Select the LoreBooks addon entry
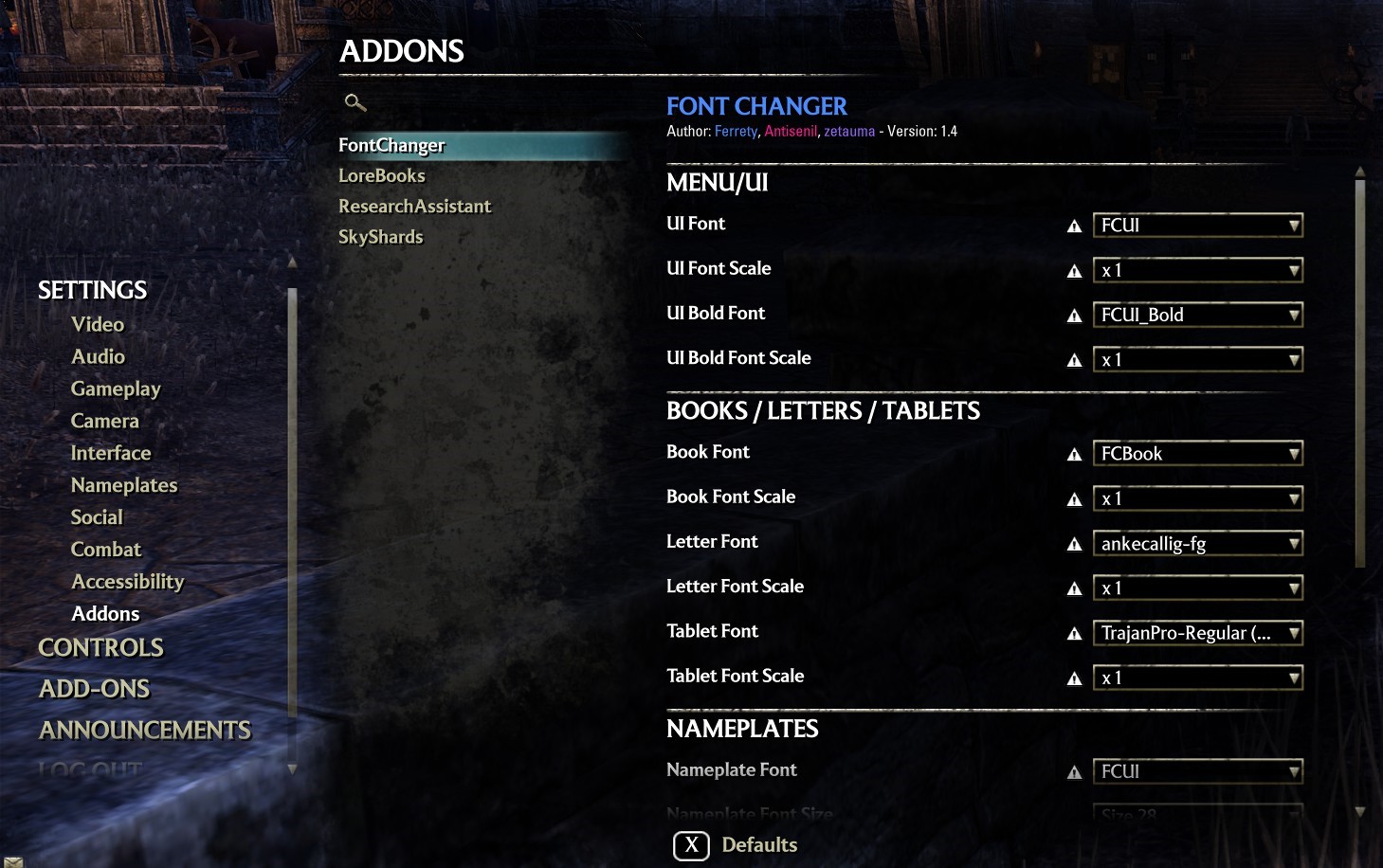 382,175
